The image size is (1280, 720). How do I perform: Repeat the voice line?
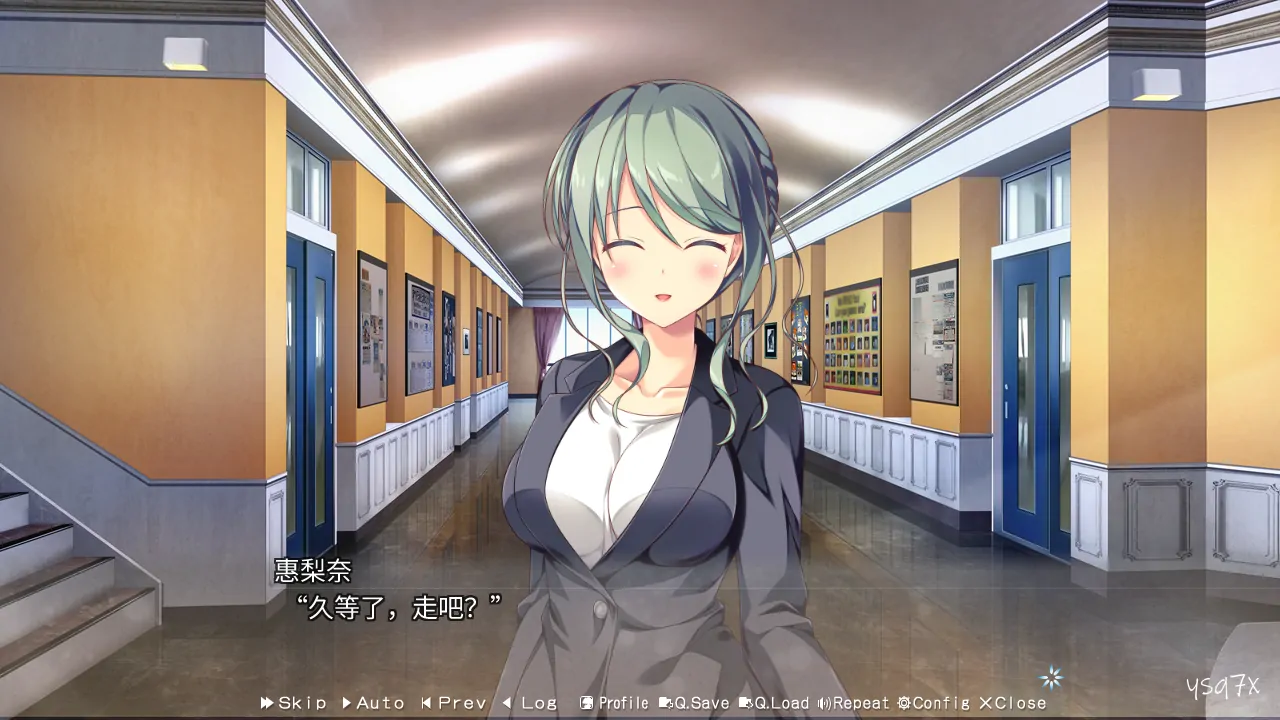[853, 703]
